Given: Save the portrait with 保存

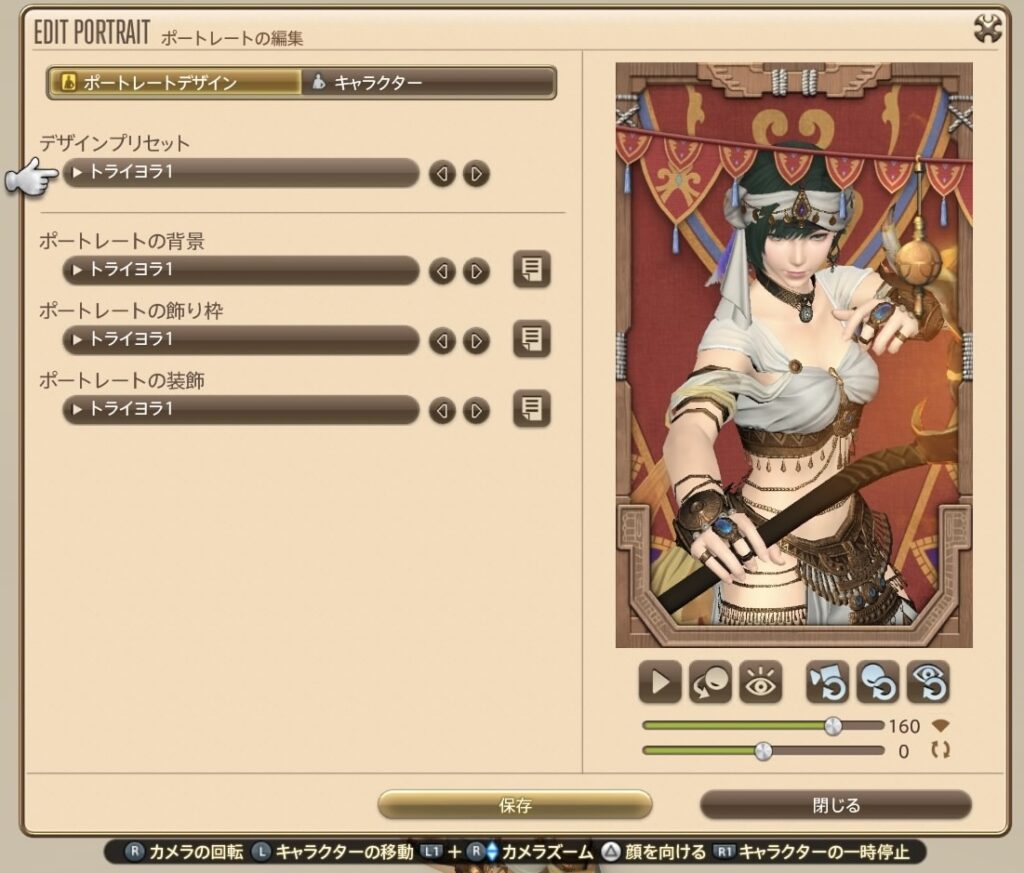Looking at the screenshot, I should (515, 805).
